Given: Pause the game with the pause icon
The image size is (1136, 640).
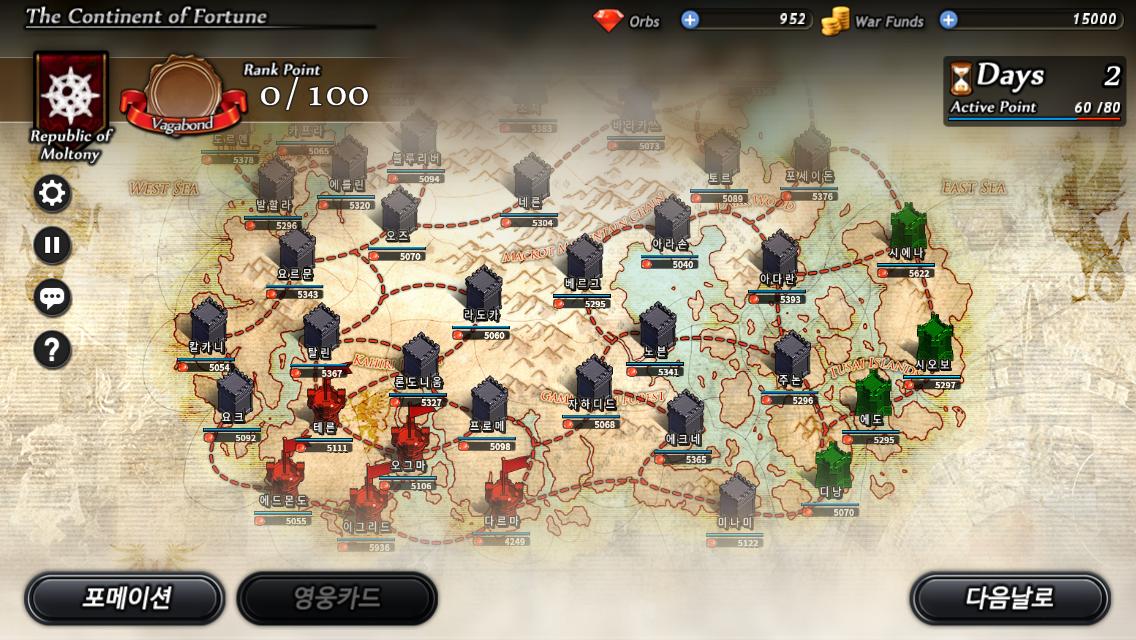Looking at the screenshot, I should 52,245.
